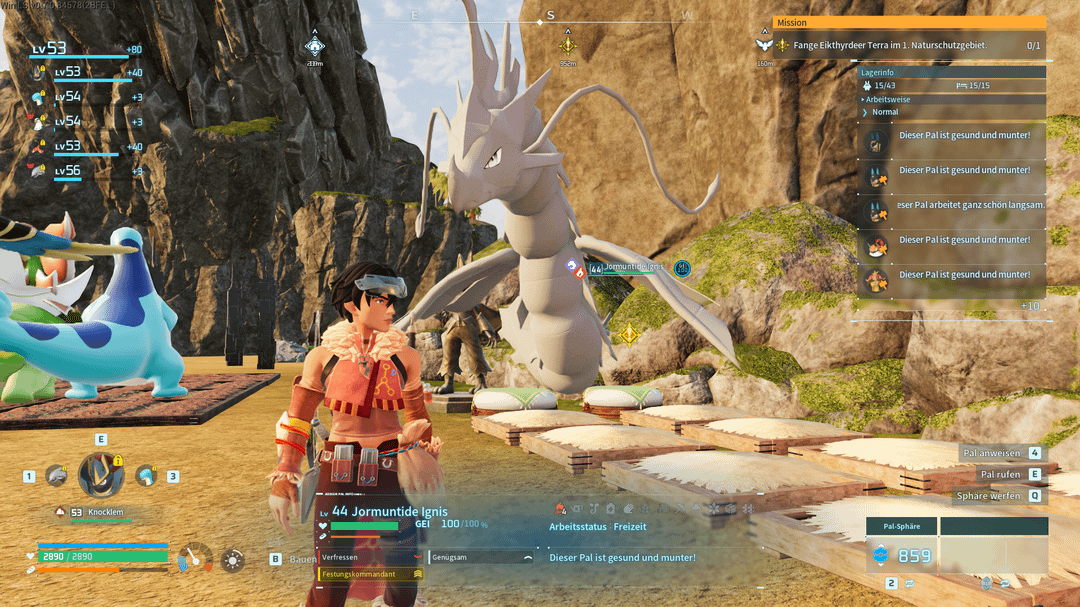Inspect the Festungskommandant passive skill
Screen dimensions: 1080x607
pyautogui.click(x=371, y=574)
